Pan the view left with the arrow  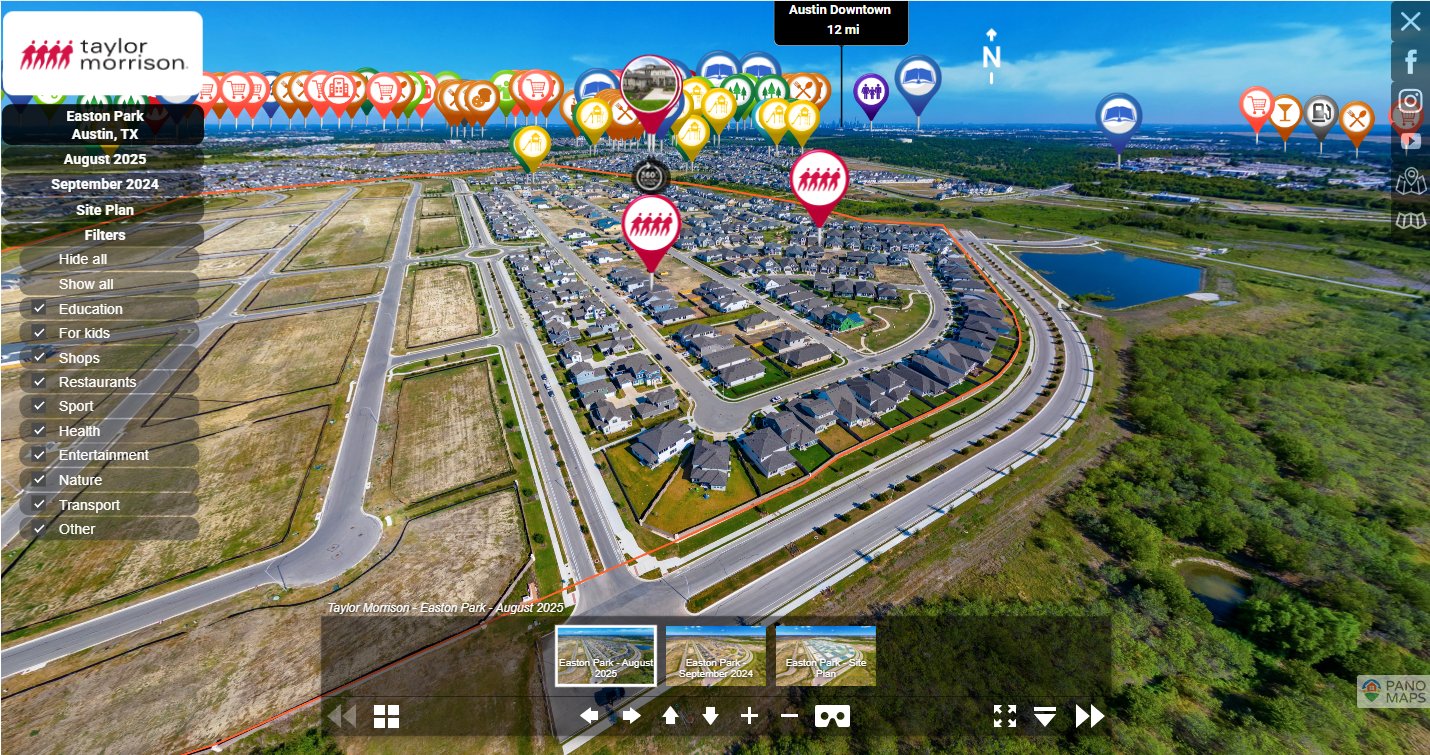(589, 716)
